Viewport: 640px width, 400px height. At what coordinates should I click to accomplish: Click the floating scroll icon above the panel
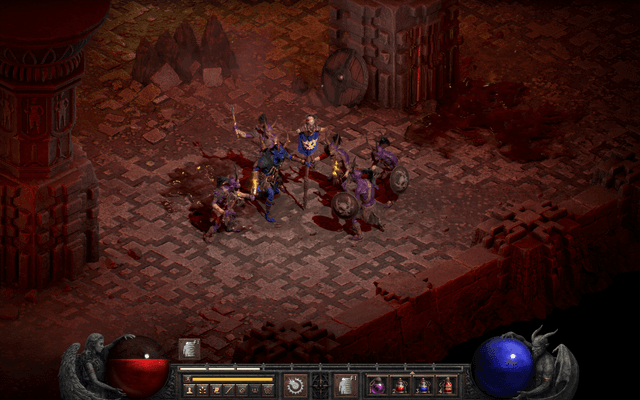188,348
